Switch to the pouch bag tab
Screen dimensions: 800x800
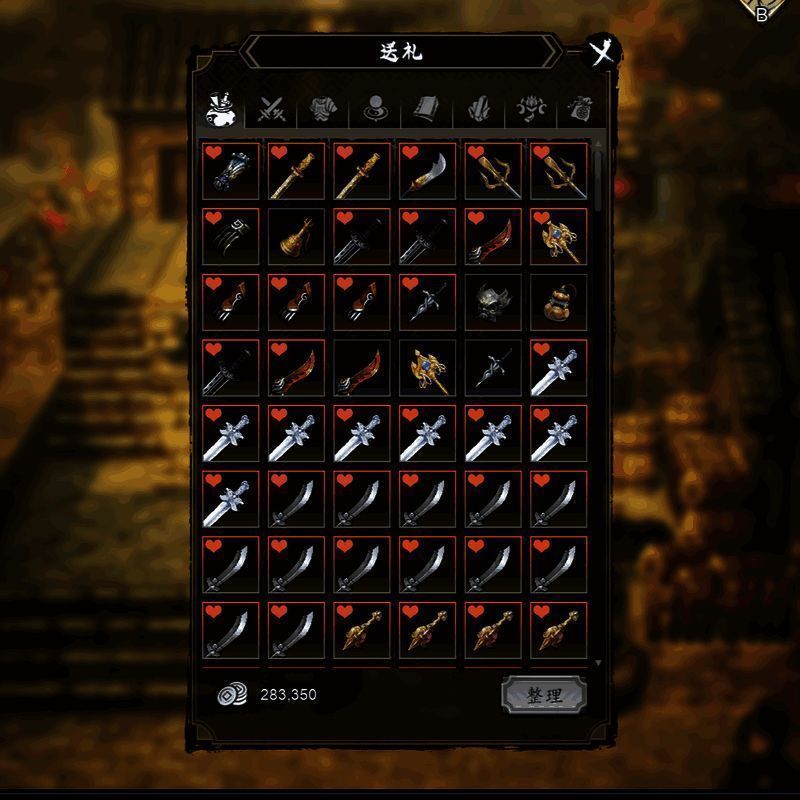click(580, 109)
